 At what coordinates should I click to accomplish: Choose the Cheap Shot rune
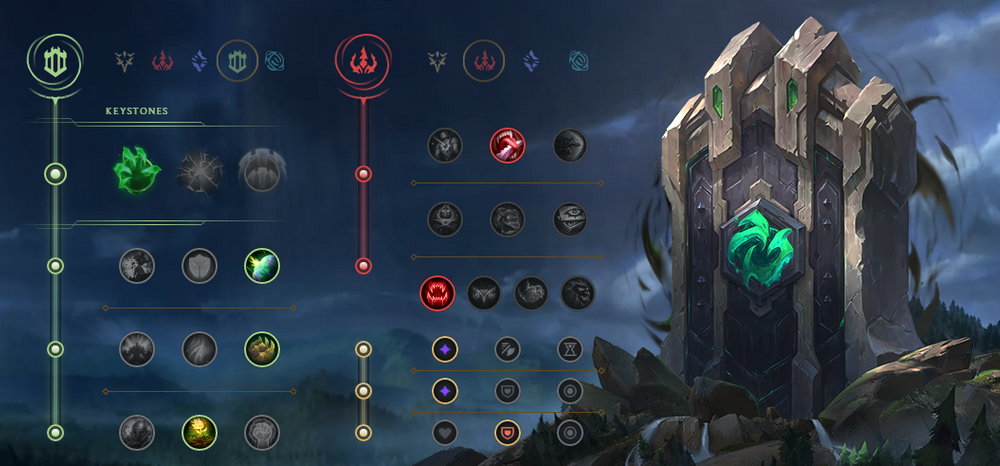(x=445, y=145)
